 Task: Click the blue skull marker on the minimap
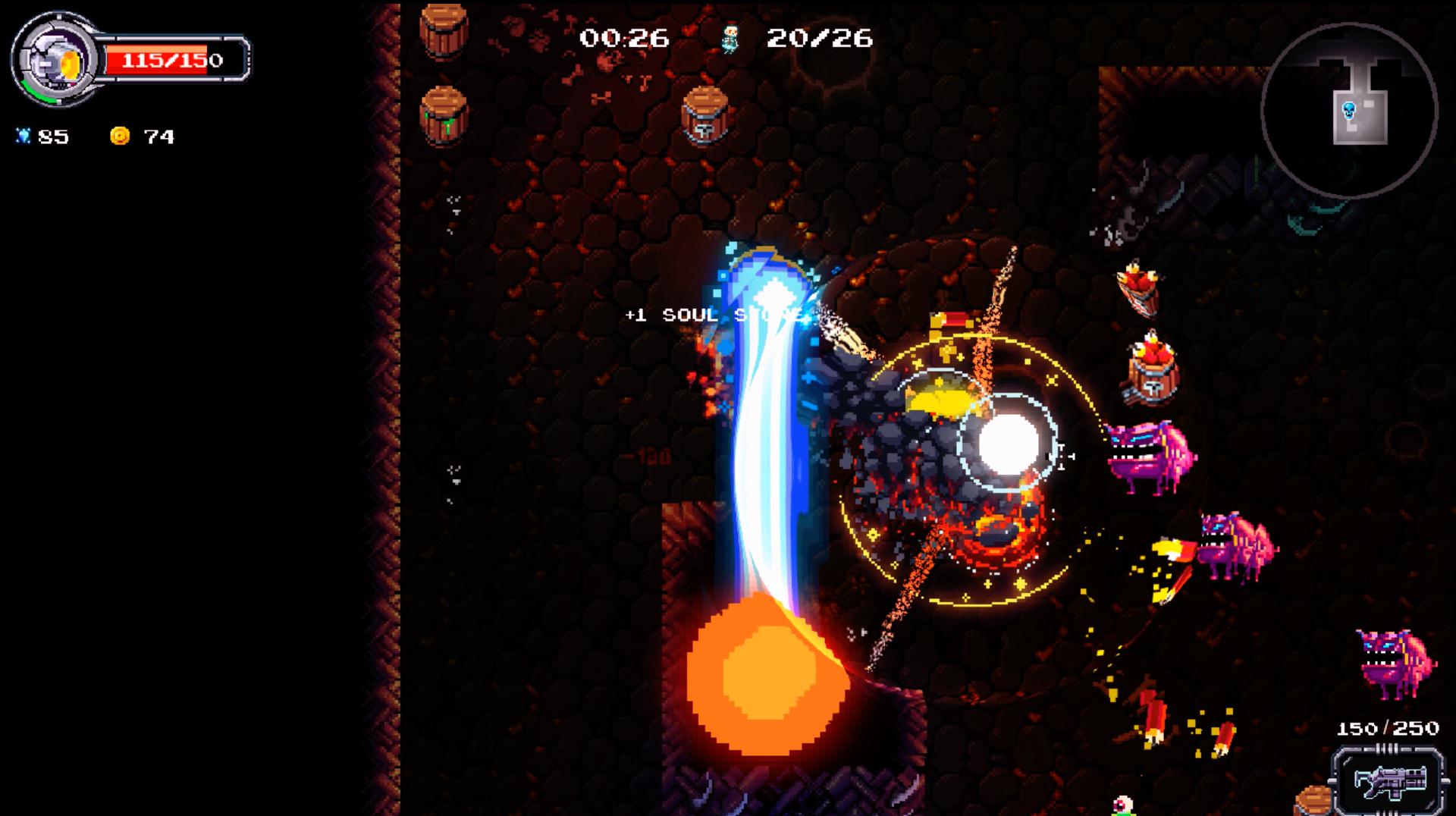pos(1350,108)
